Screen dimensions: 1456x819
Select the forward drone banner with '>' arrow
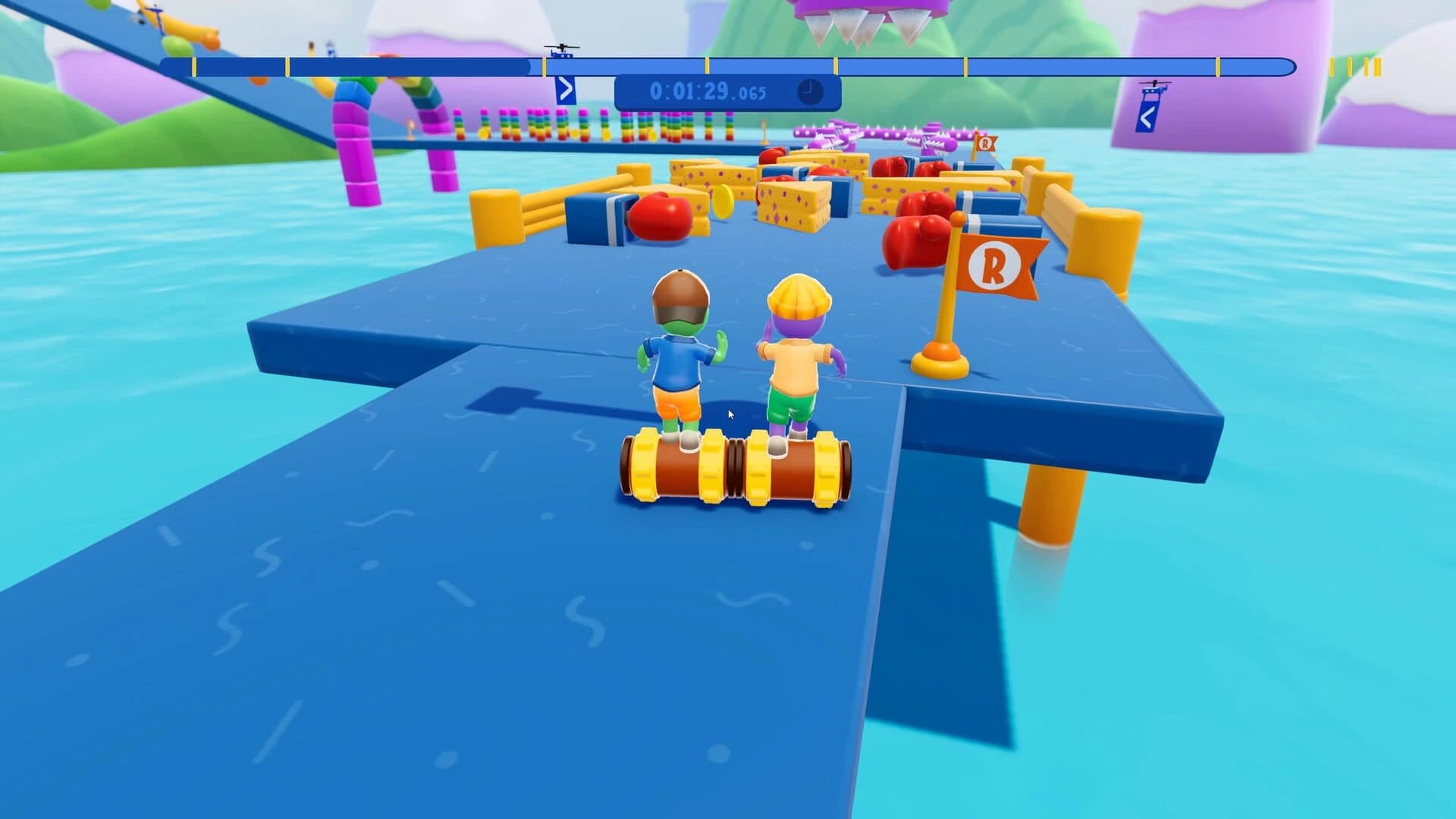pos(564,91)
